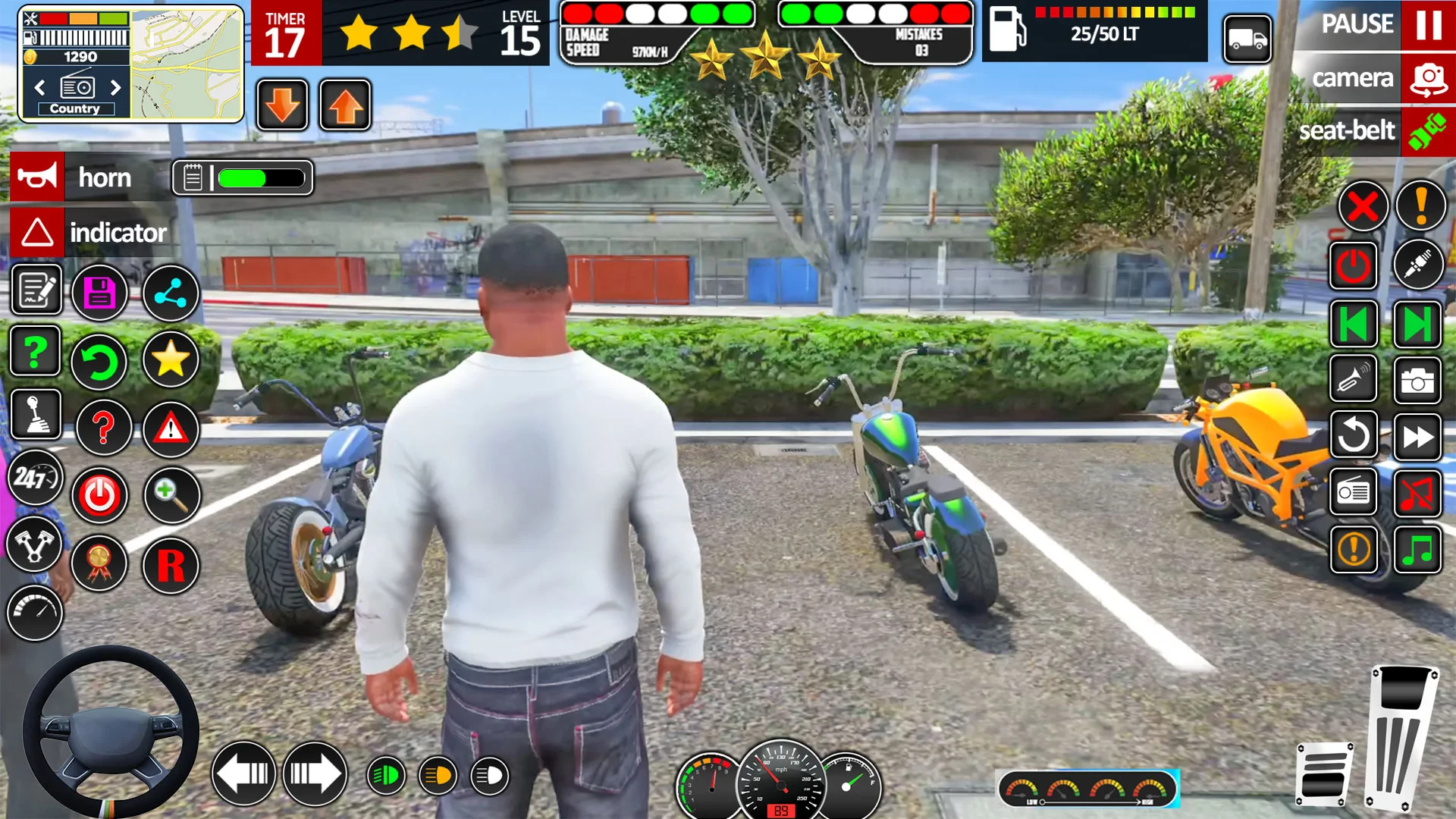Activate the hazard indicator button
Image resolution: width=1456 pixels, height=819 pixels.
[x=37, y=233]
